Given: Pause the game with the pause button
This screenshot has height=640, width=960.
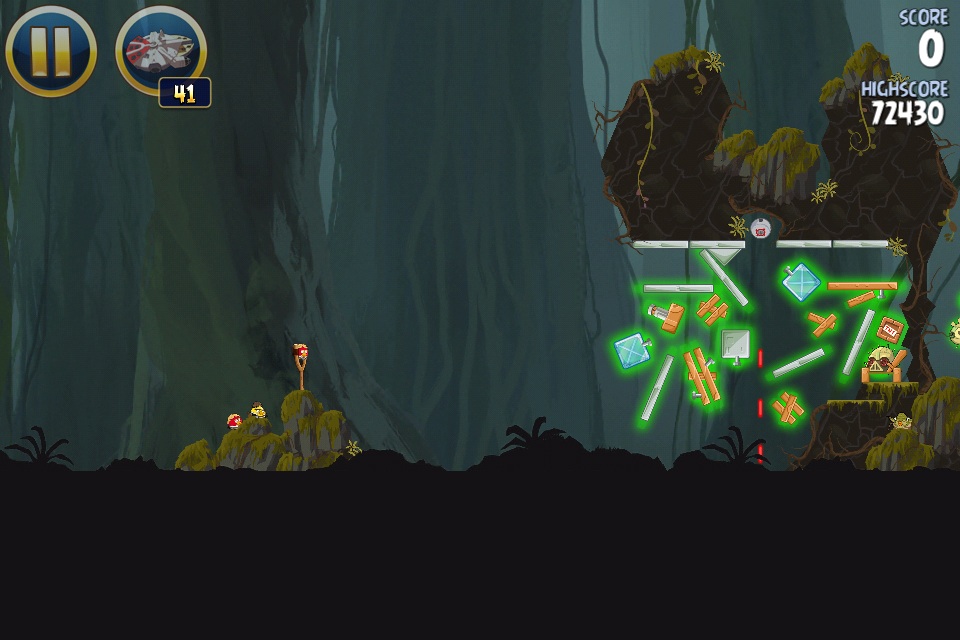Looking at the screenshot, I should point(51,51).
